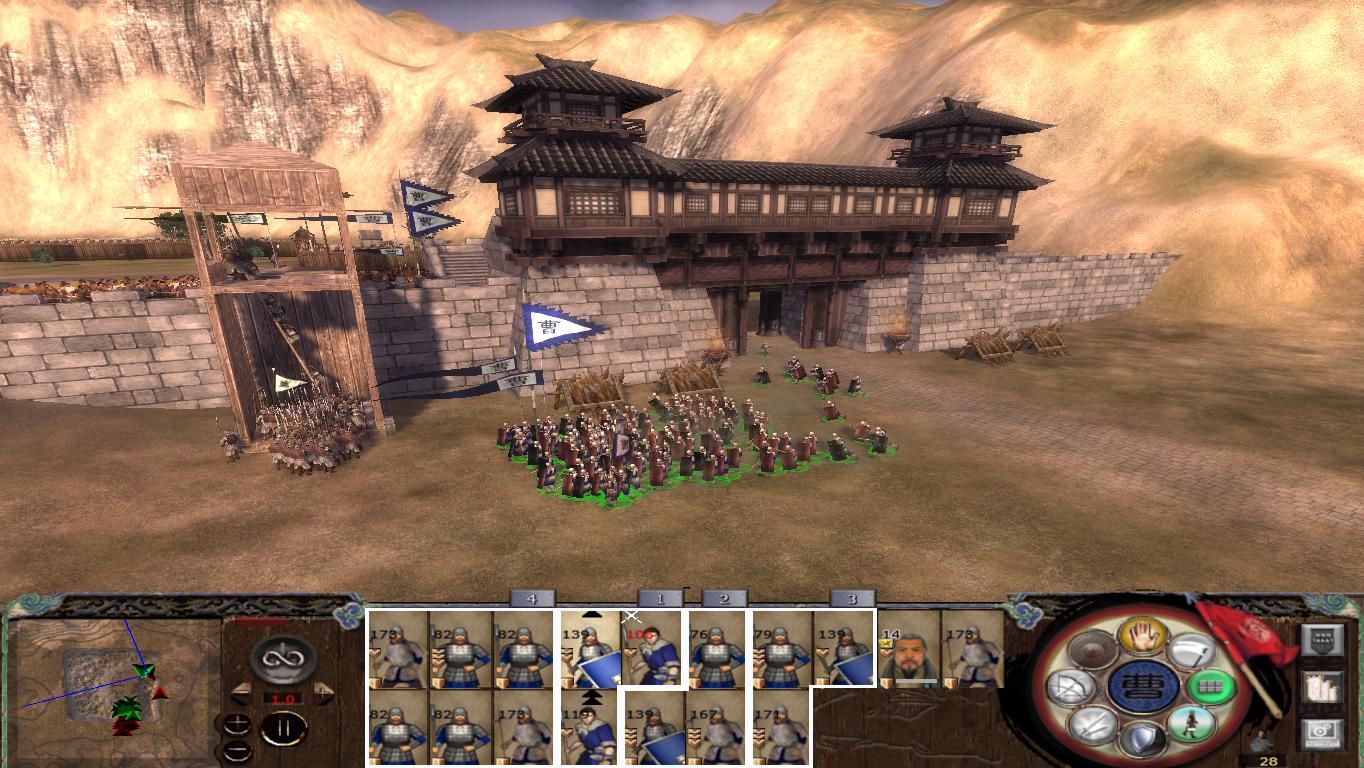Pause the battle
Screen dimensions: 1364x768
283,727
